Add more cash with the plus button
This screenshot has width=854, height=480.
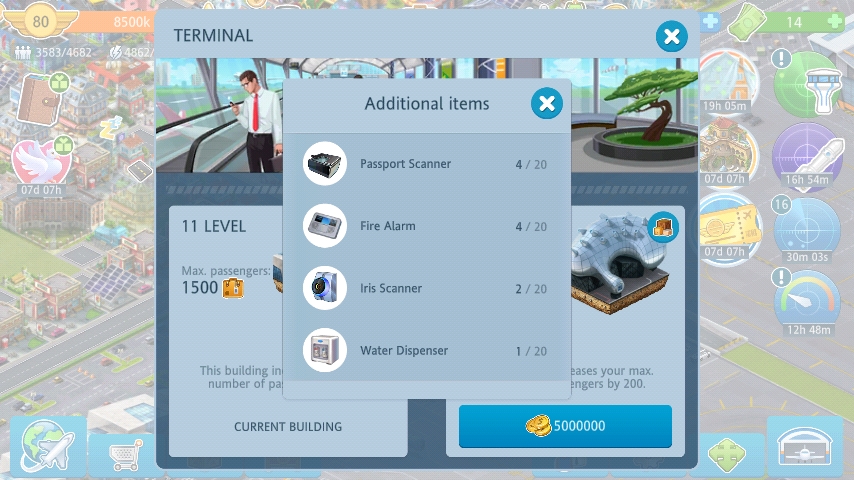point(710,21)
